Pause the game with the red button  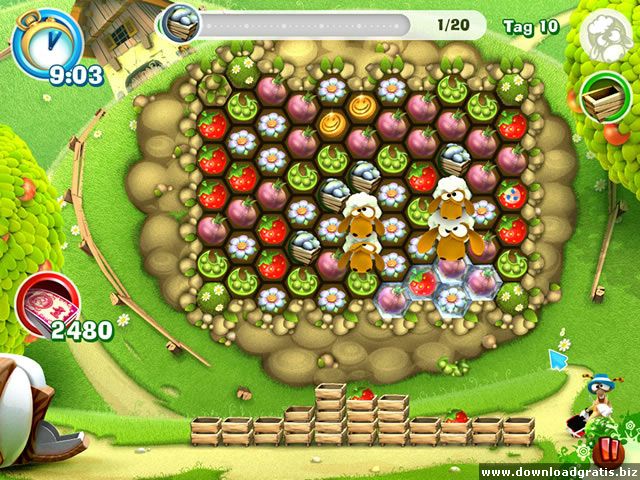tap(610, 449)
